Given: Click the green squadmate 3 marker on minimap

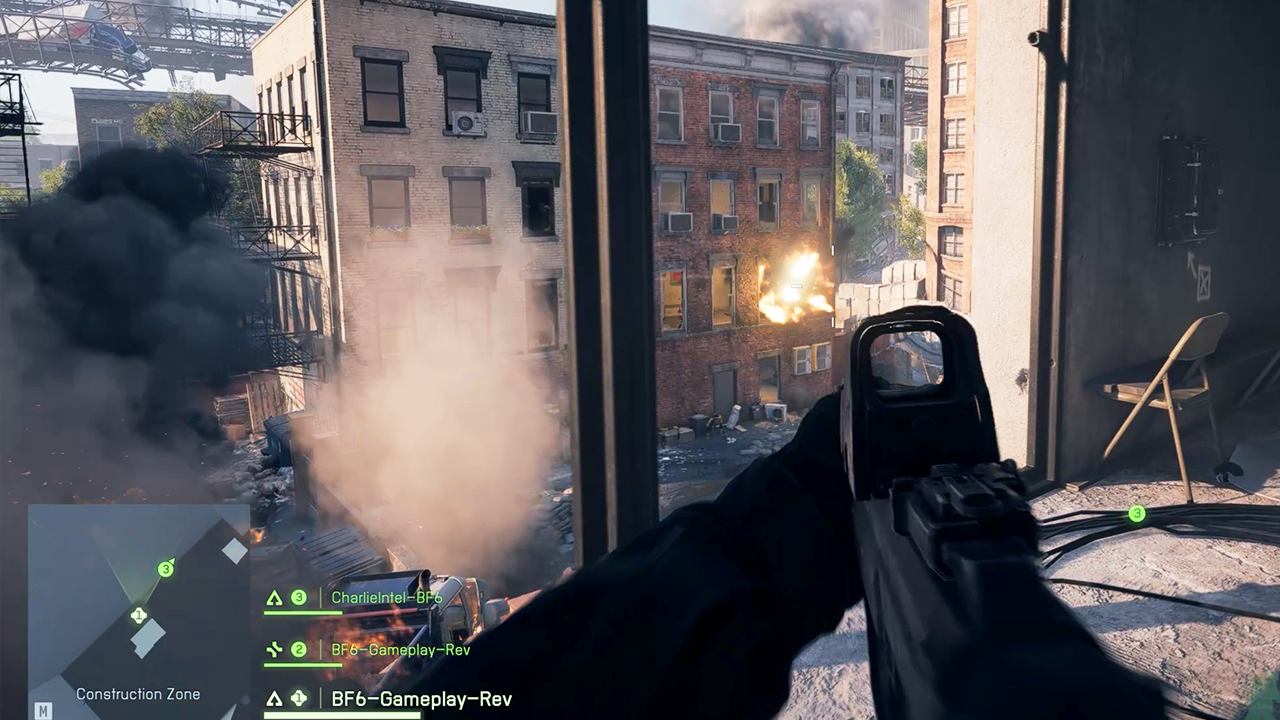Looking at the screenshot, I should click(x=166, y=569).
